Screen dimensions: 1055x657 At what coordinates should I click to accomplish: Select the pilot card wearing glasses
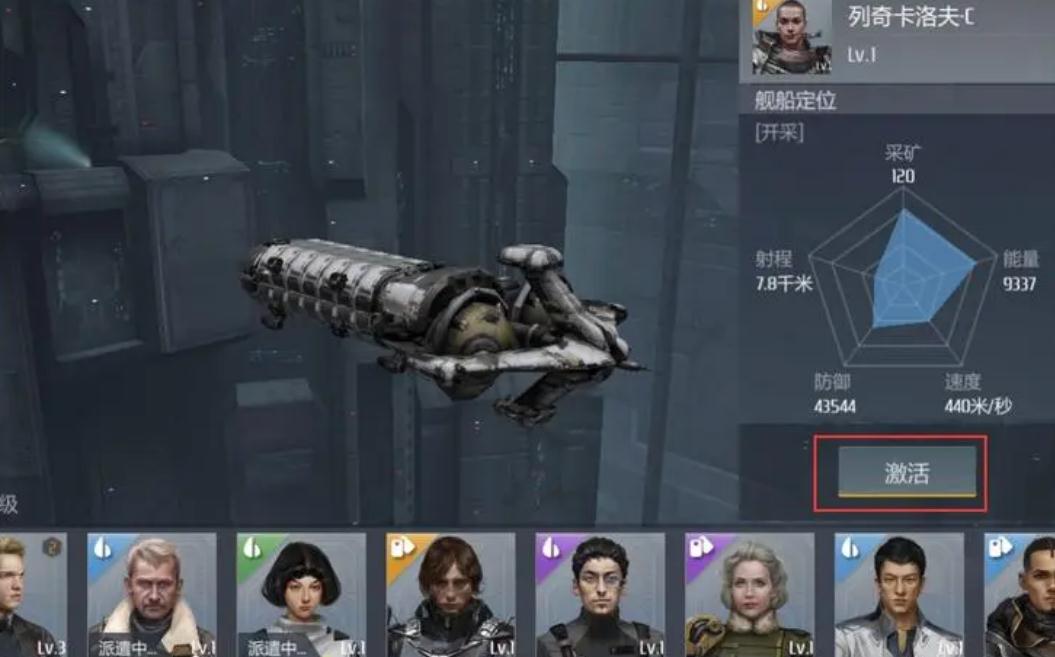pos(600,595)
